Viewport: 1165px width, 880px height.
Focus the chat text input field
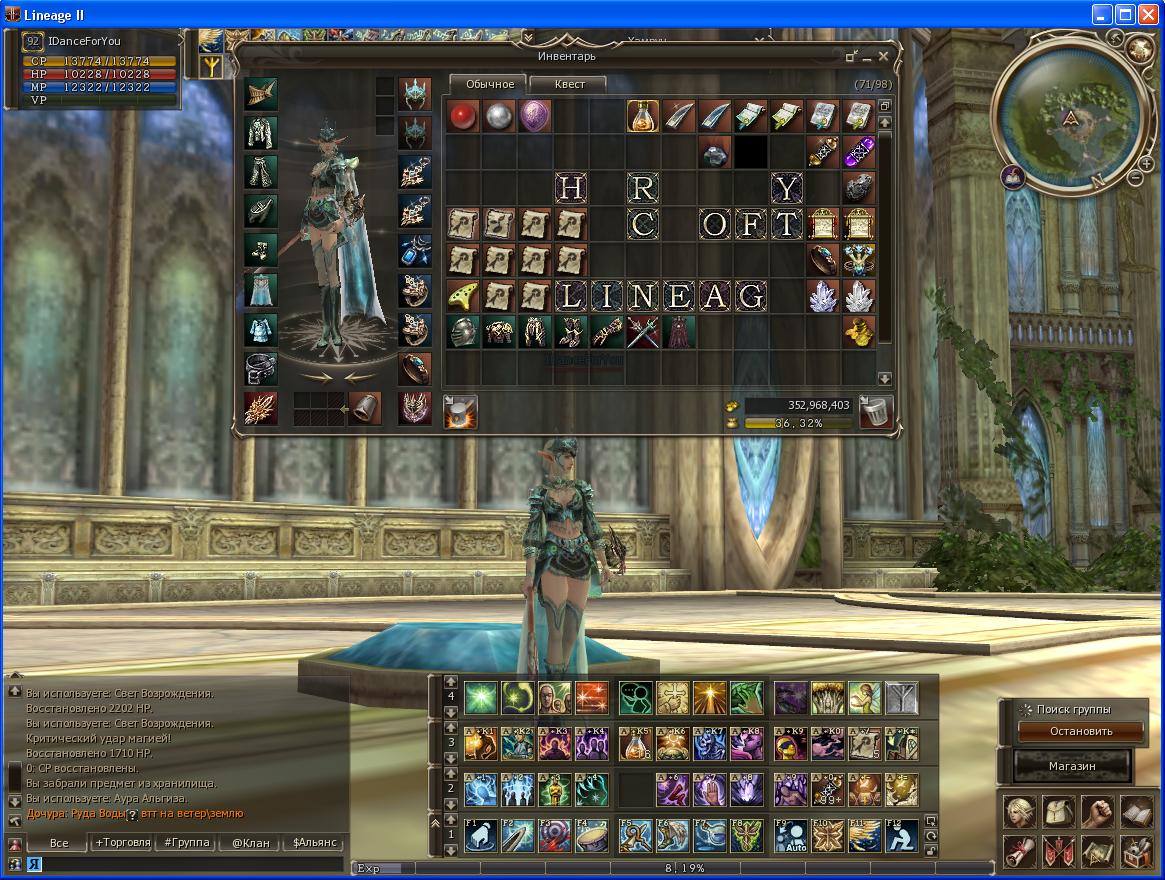[x=190, y=864]
